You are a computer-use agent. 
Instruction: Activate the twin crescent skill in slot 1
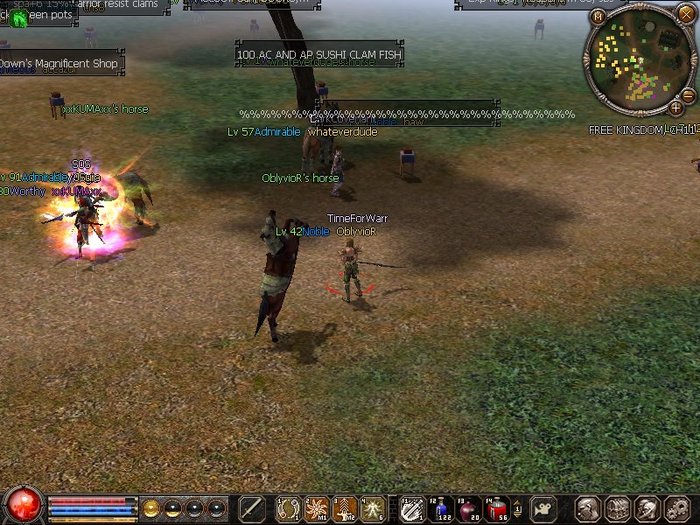tap(288, 509)
